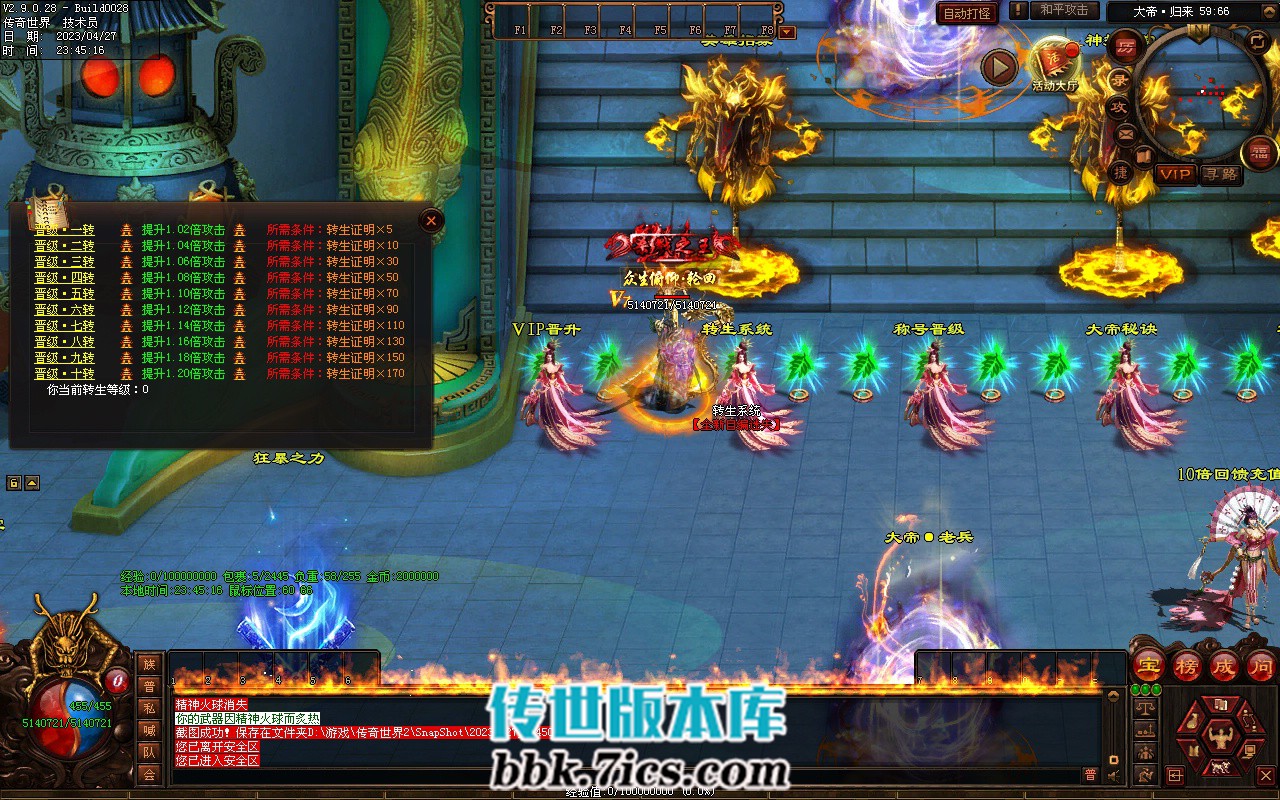This screenshot has width=1280, height=800.
Task: Open the F-key hotbar dropdown arrow
Action: coord(787,32)
